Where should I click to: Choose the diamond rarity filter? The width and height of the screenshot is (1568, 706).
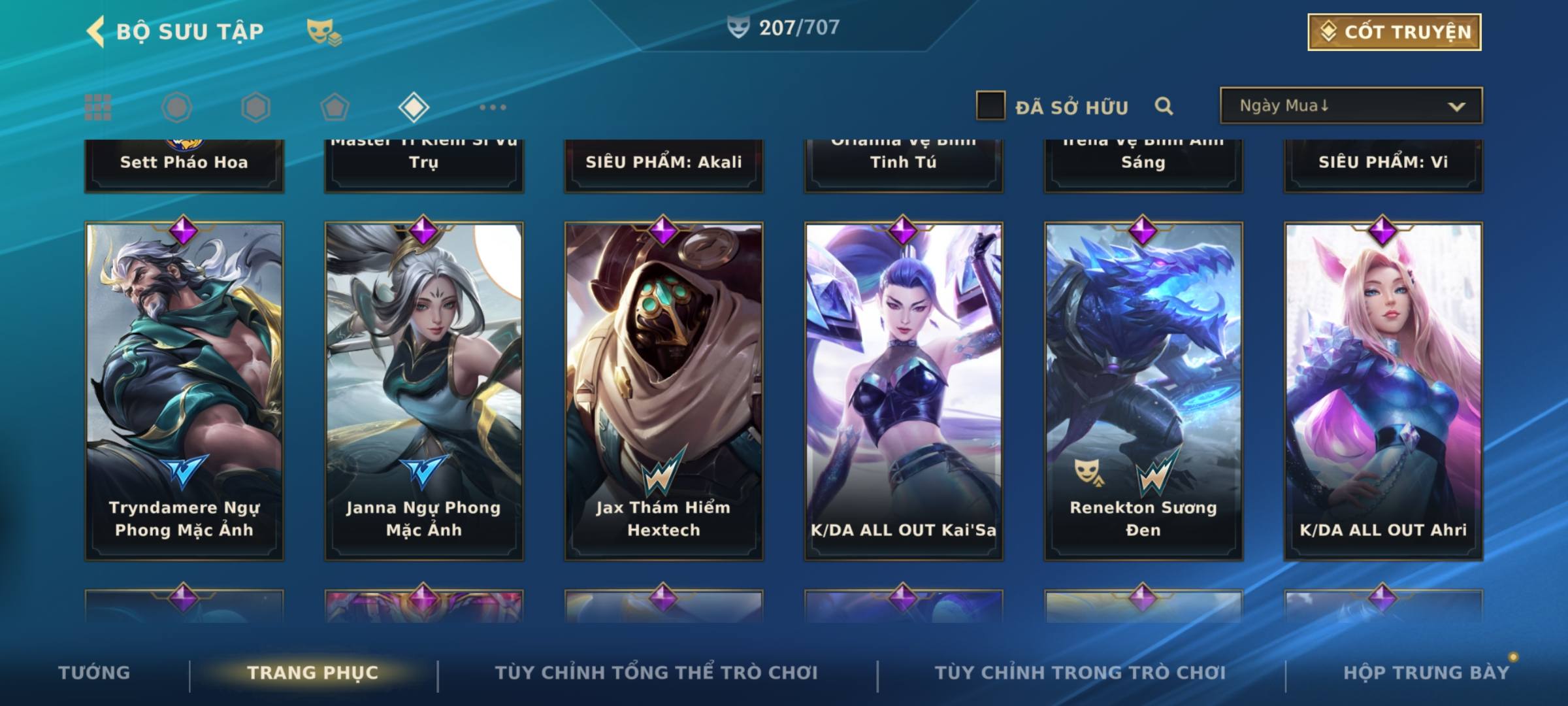point(414,107)
